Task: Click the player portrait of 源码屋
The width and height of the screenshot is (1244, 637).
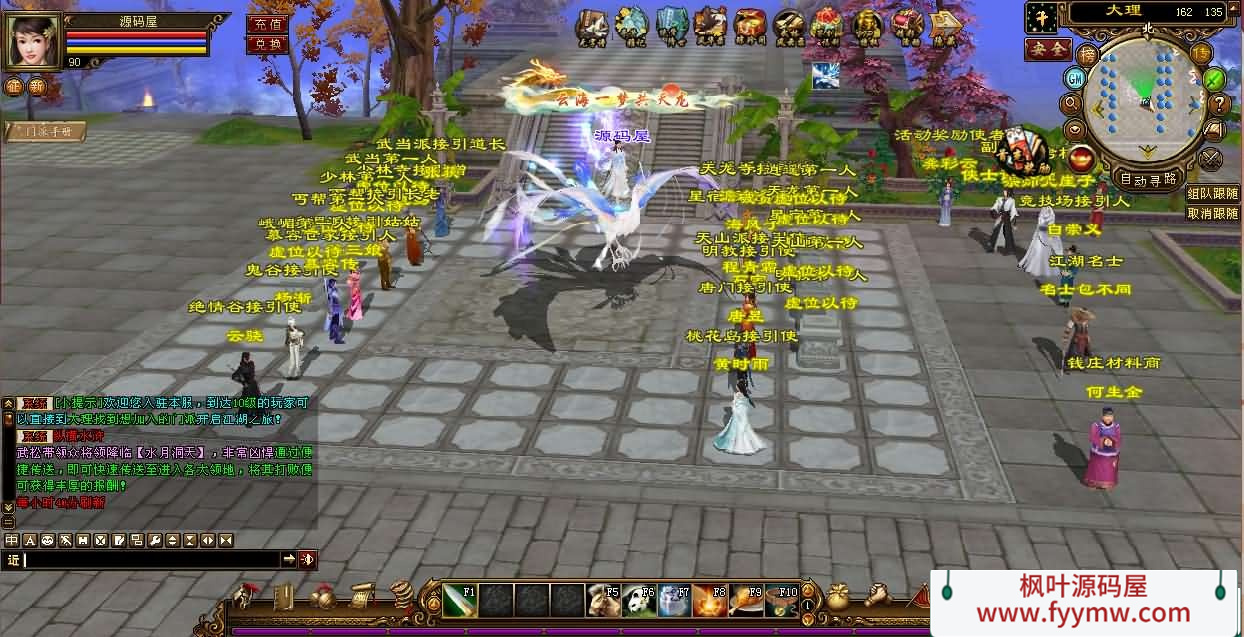Action: pyautogui.click(x=33, y=38)
